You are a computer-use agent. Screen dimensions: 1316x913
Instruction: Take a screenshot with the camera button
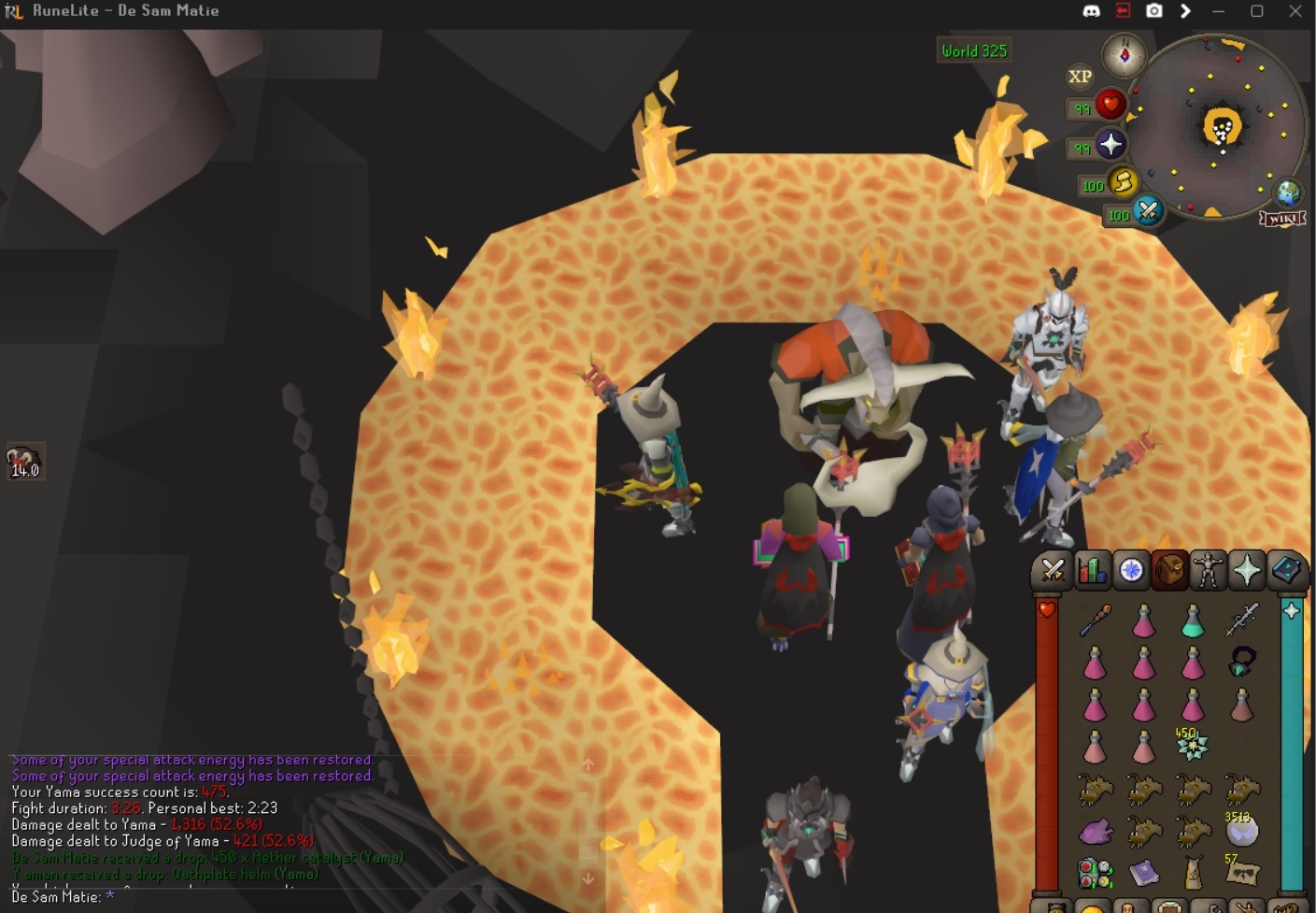click(1154, 11)
